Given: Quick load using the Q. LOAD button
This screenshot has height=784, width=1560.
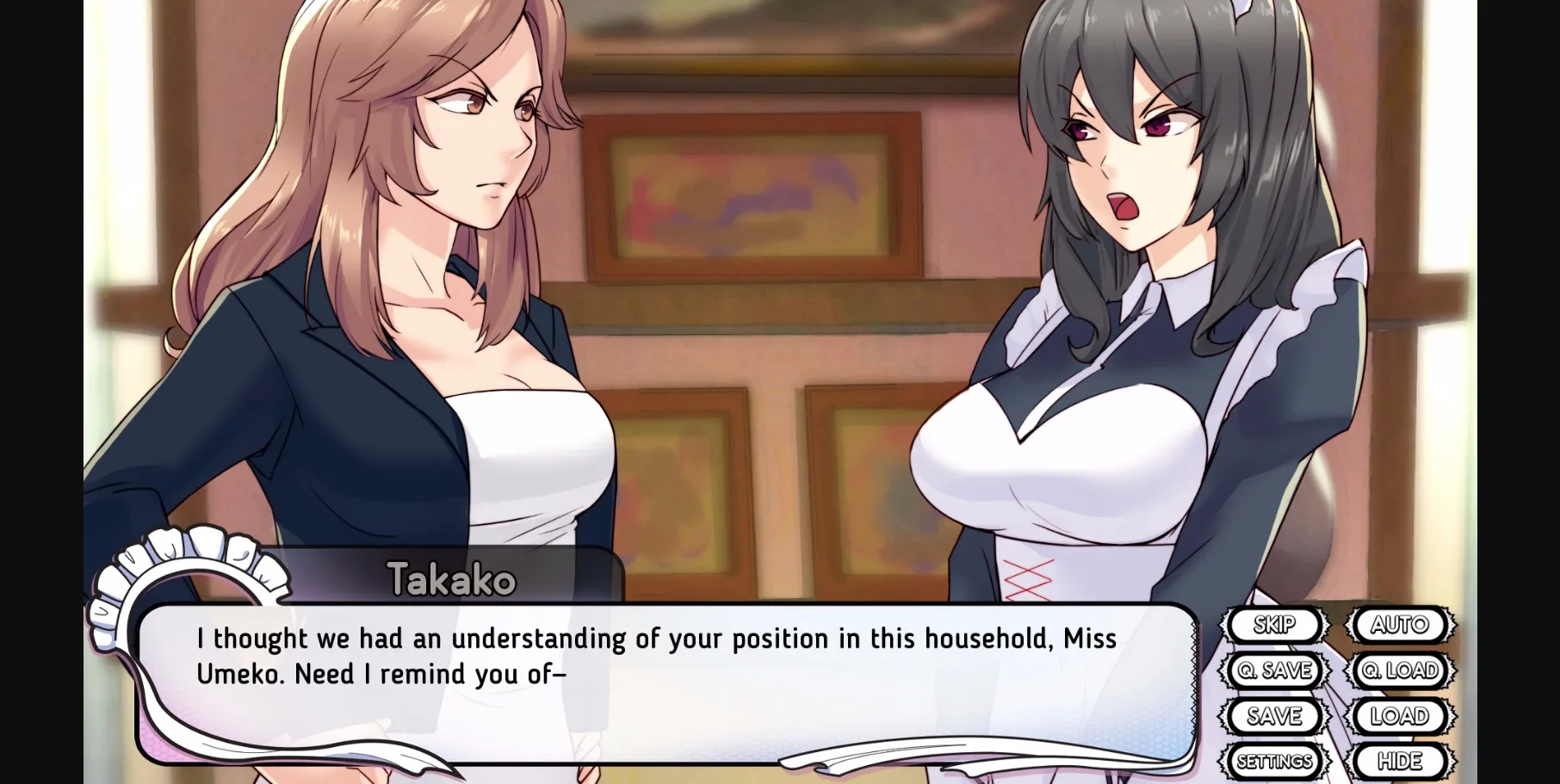Looking at the screenshot, I should 1401,671.
